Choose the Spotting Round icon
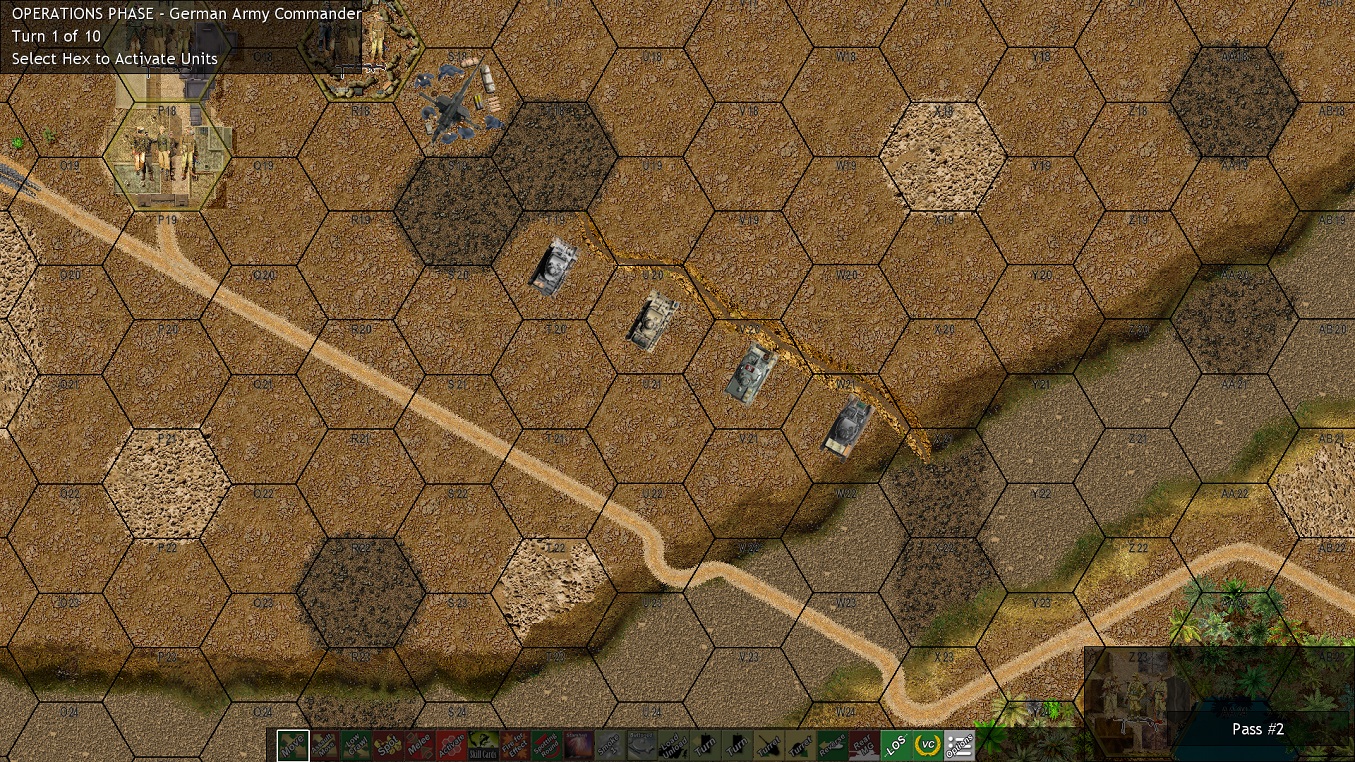1355x762 pixels. click(x=547, y=744)
